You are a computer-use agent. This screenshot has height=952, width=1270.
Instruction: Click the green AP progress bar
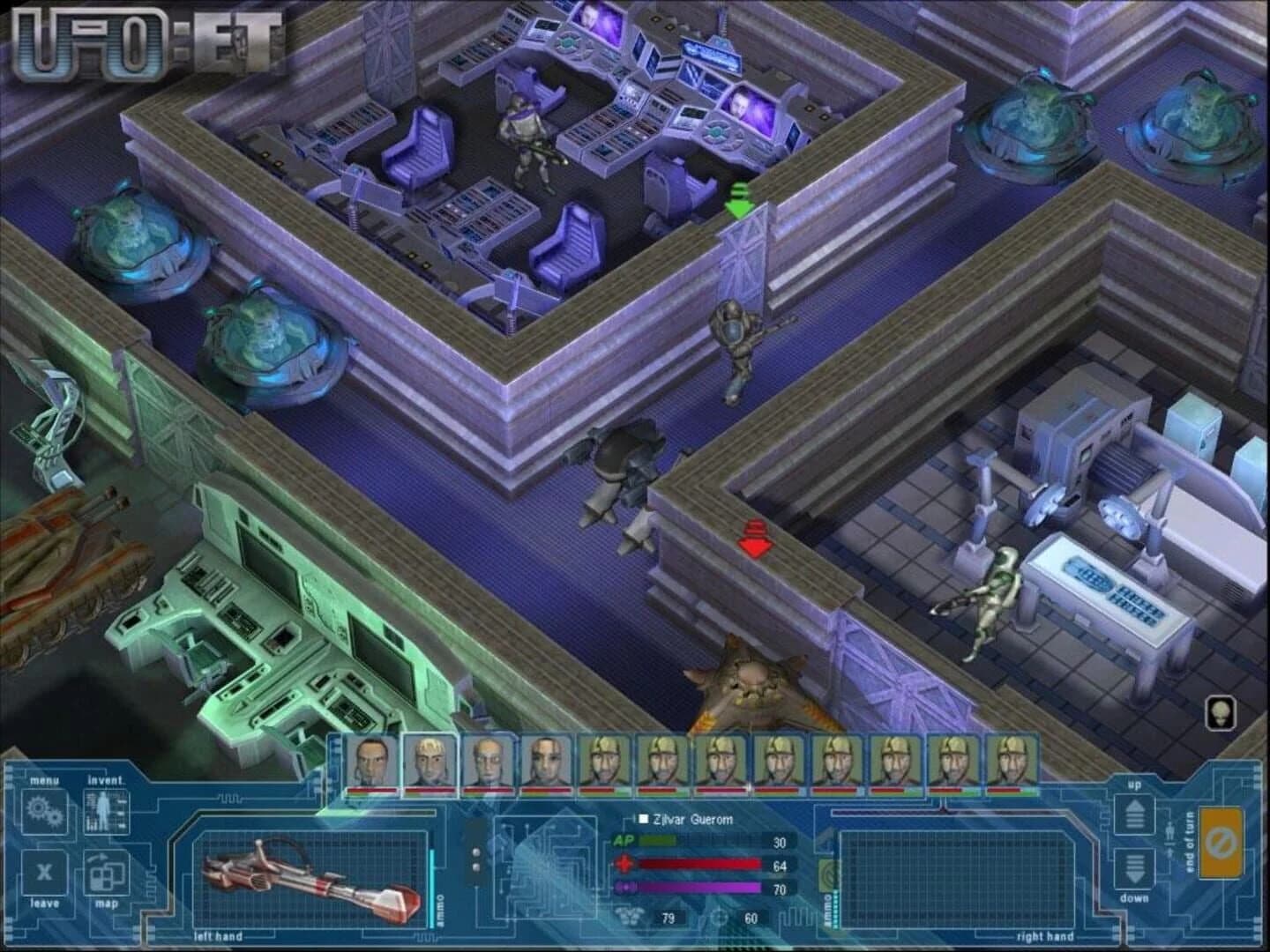659,840
